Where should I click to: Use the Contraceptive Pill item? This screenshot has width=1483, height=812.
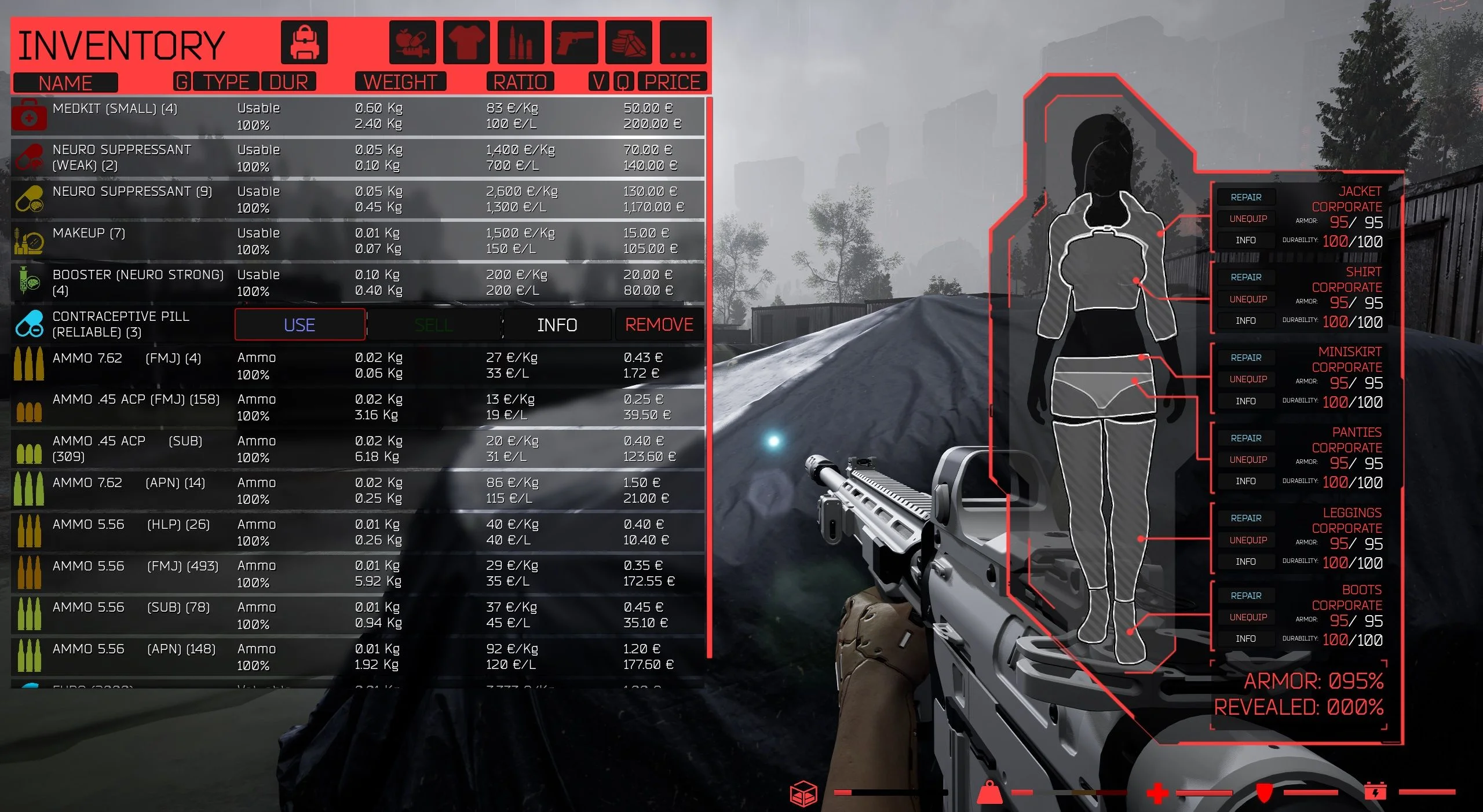299,325
